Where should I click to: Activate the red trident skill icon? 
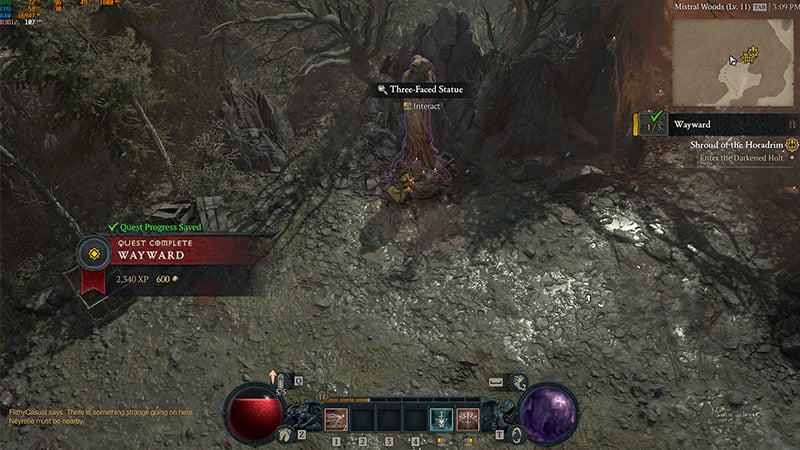pyautogui.click(x=467, y=418)
